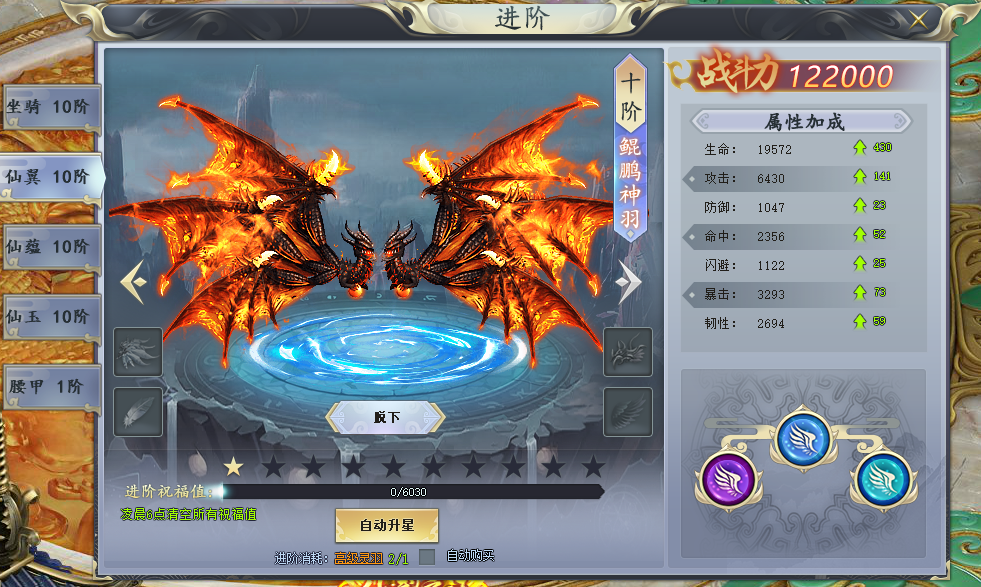
Task: Show the next wing appearance arrow
Action: [x=629, y=283]
